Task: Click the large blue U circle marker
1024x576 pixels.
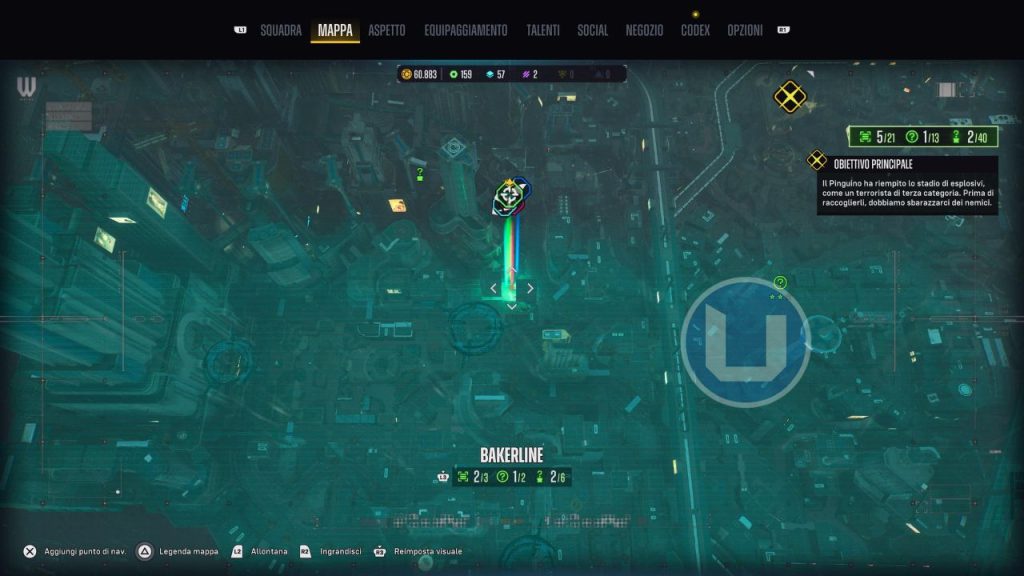Action: pyautogui.click(x=745, y=342)
